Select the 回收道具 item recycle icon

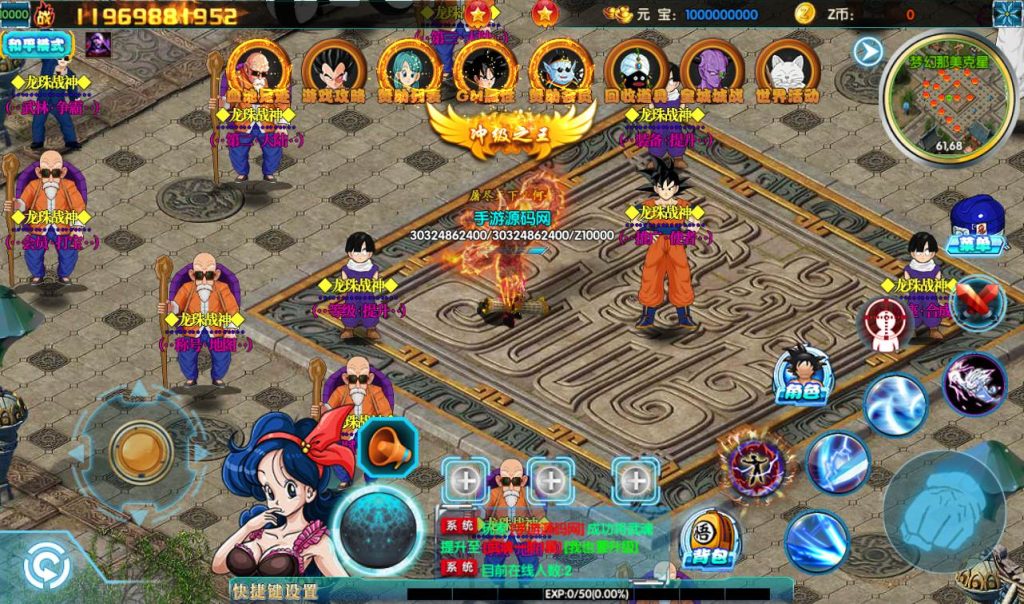637,72
